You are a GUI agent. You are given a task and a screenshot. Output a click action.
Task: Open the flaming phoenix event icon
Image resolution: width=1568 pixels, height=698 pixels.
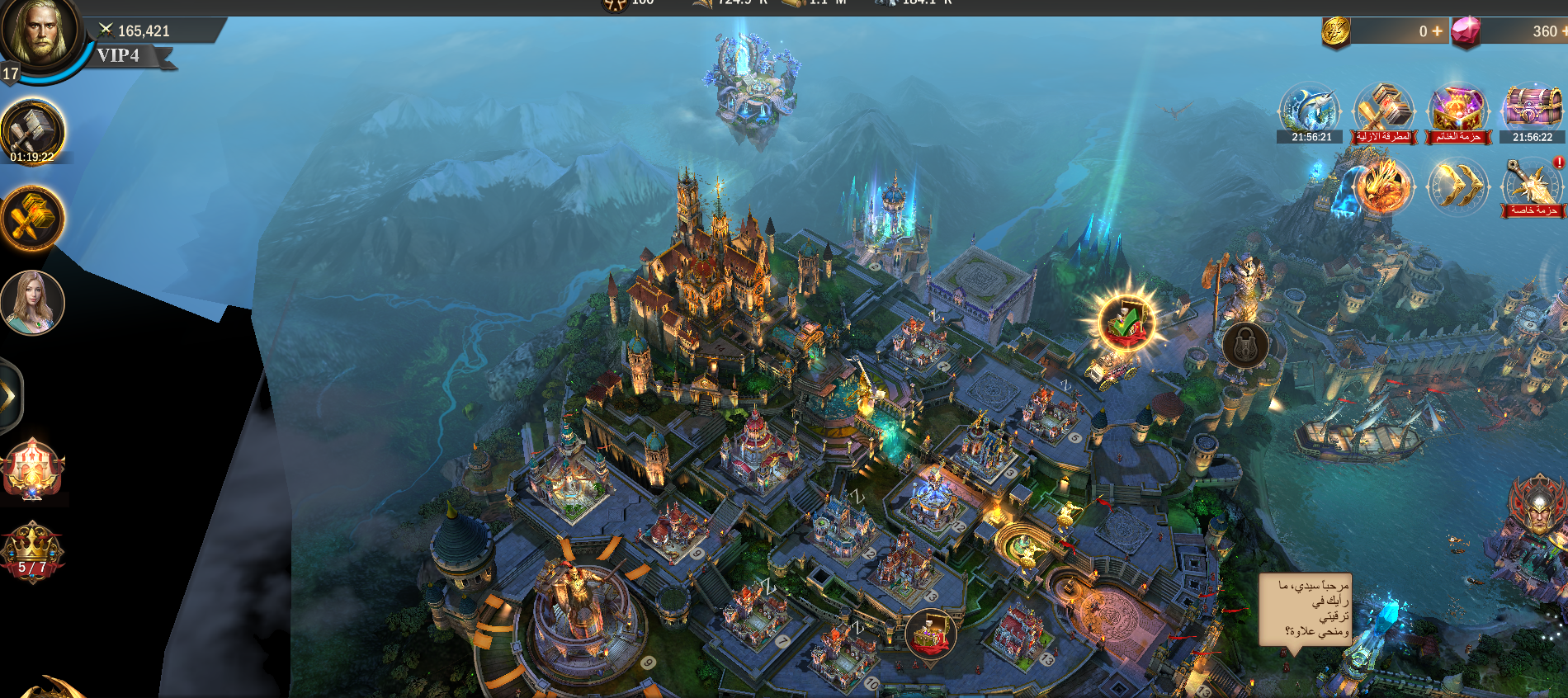coord(1383,186)
